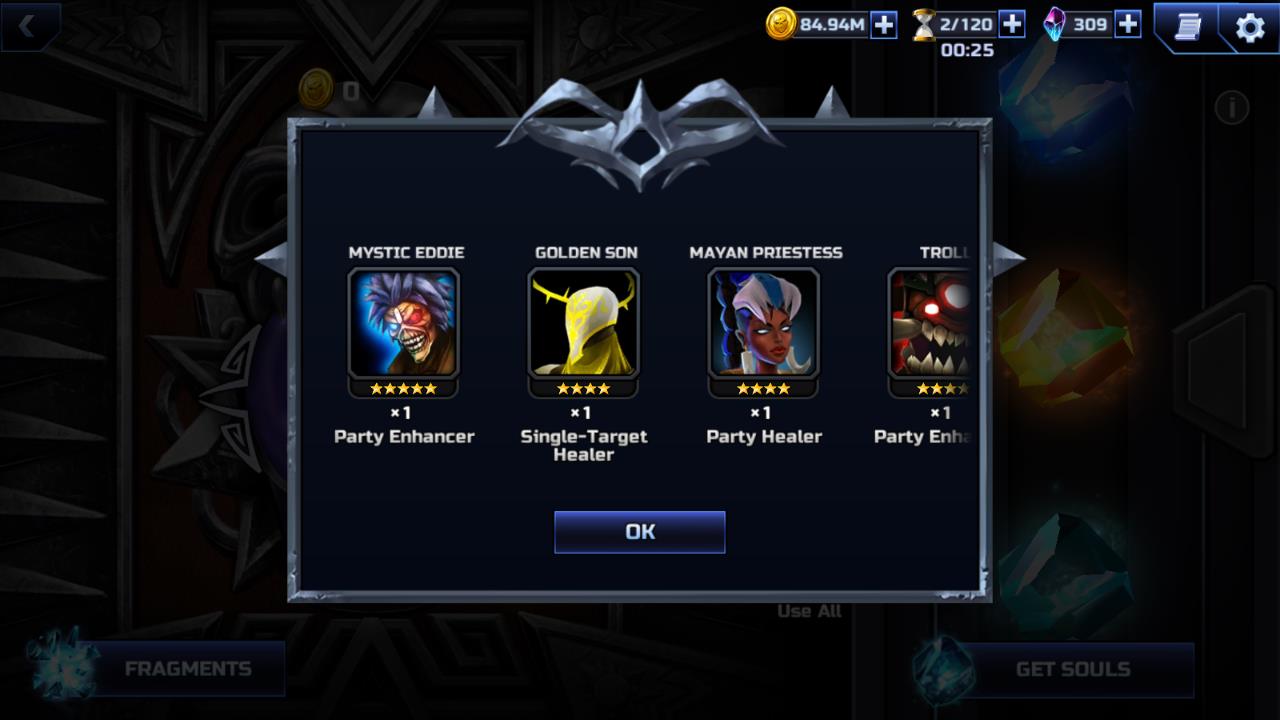Open the info circle icon
The width and height of the screenshot is (1280, 720).
point(1231,107)
